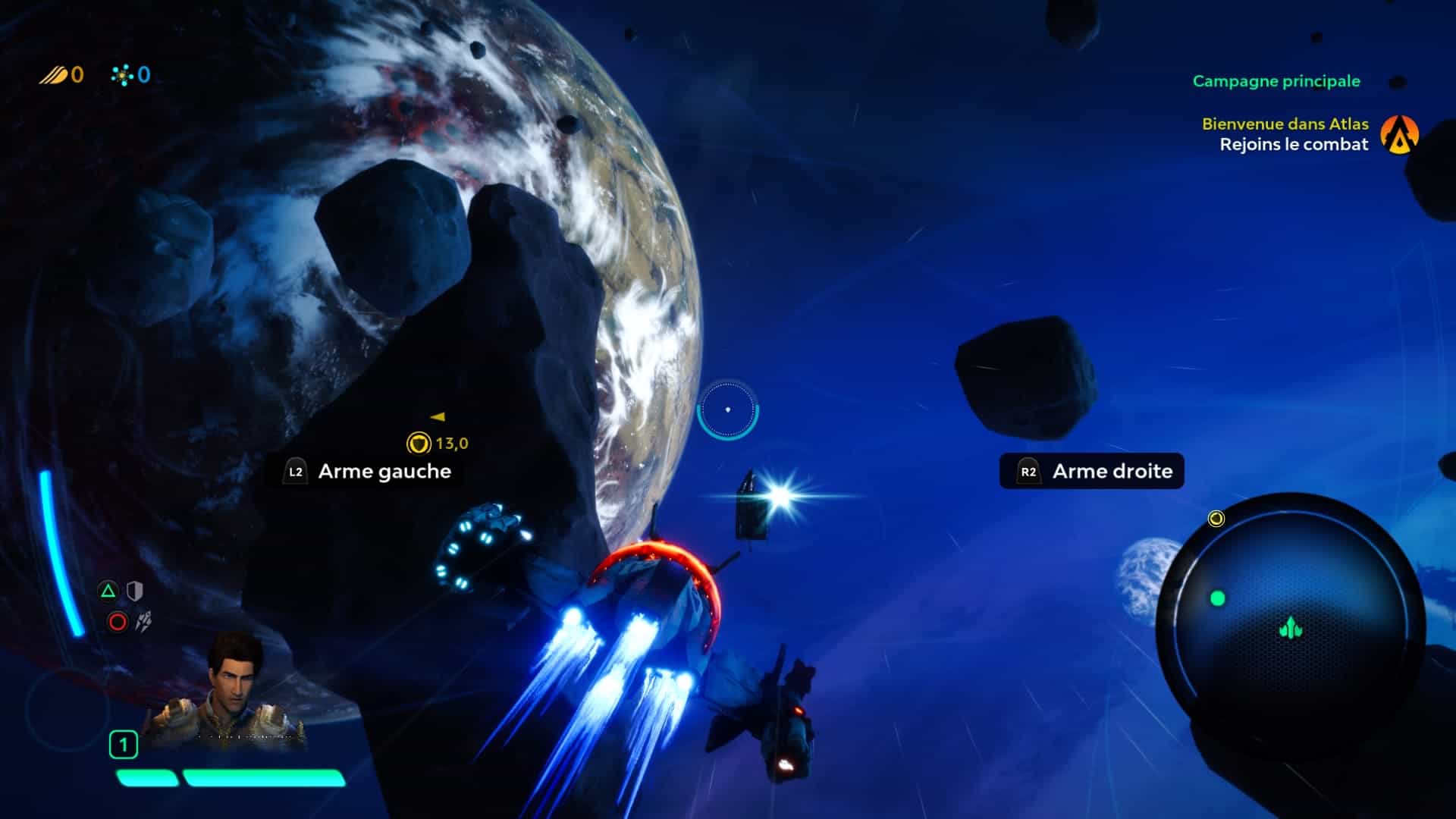Activate the shield ability icon
This screenshot has height=819, width=1456.
click(134, 591)
